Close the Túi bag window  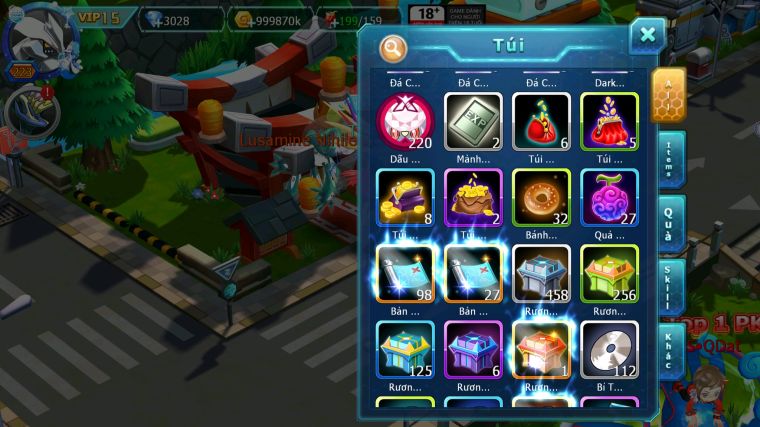click(x=647, y=35)
